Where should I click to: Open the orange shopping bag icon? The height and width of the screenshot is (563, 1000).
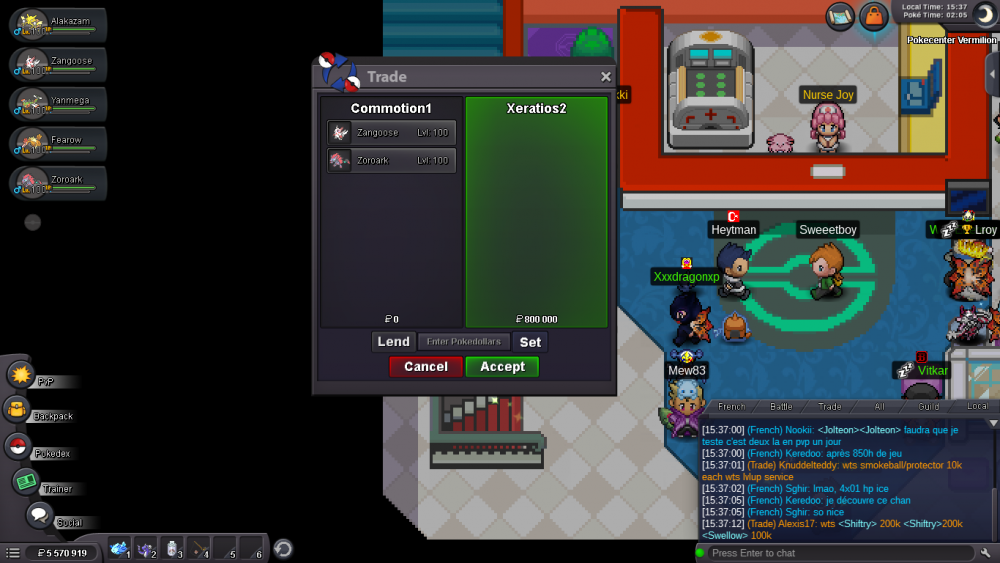(x=874, y=17)
